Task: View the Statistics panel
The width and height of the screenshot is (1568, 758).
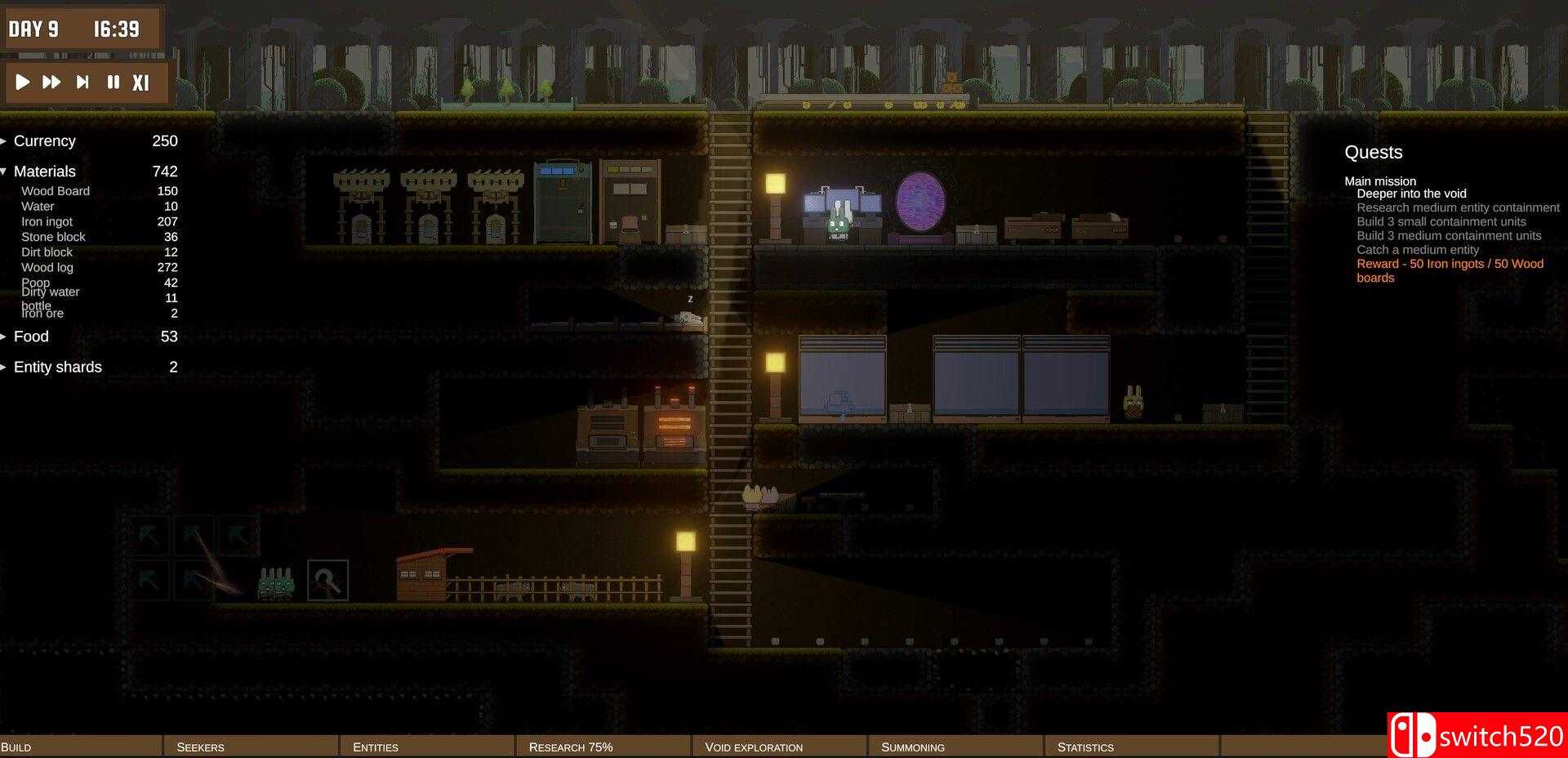Action: tap(1131, 746)
